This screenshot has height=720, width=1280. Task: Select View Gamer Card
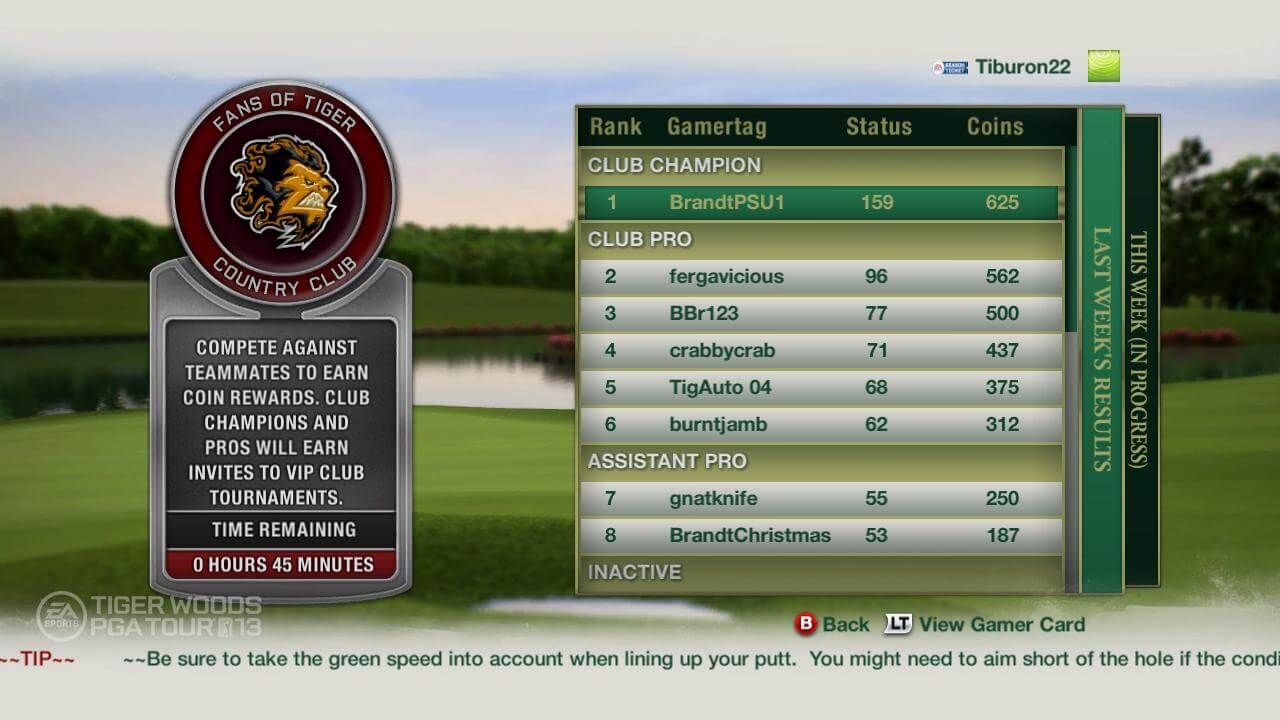[x=1000, y=624]
